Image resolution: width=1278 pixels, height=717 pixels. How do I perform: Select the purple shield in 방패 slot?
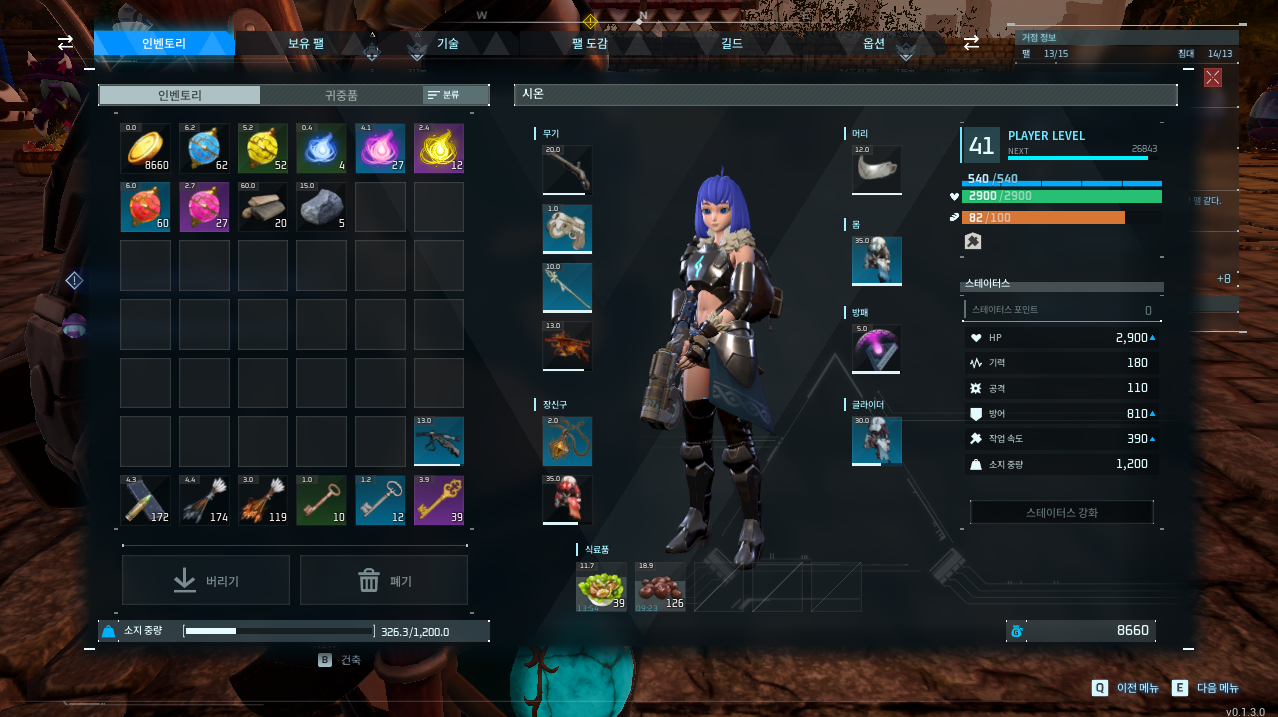coord(877,348)
